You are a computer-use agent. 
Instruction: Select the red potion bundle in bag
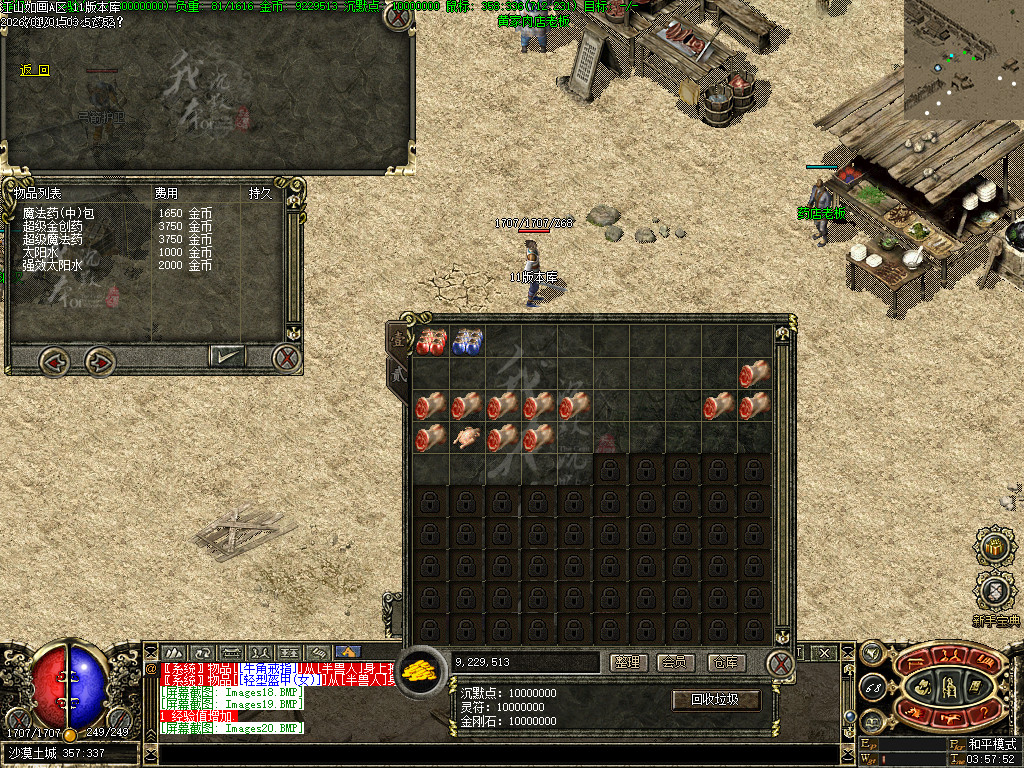coord(431,341)
